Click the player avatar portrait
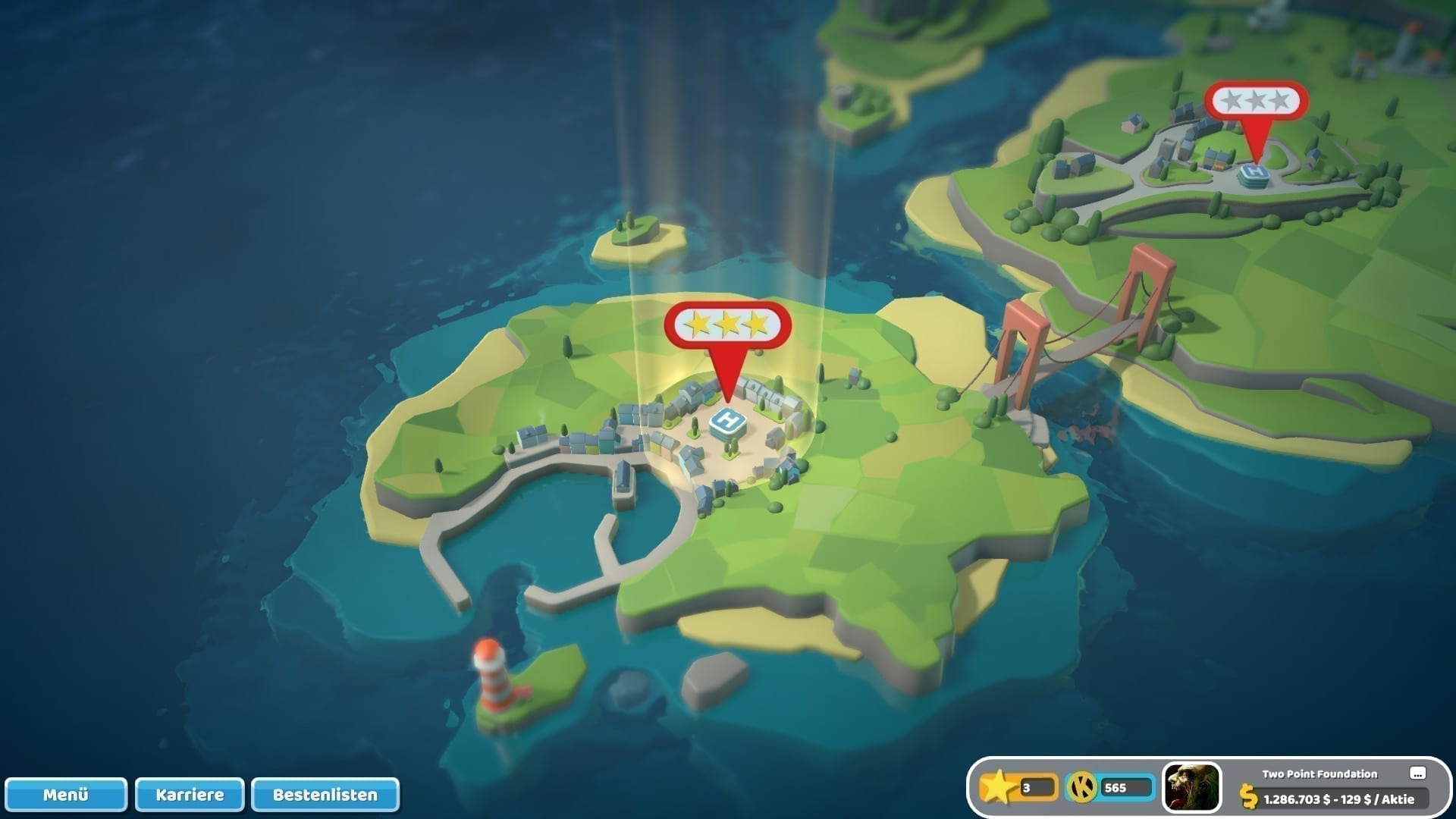This screenshot has width=1456, height=819. [1191, 788]
